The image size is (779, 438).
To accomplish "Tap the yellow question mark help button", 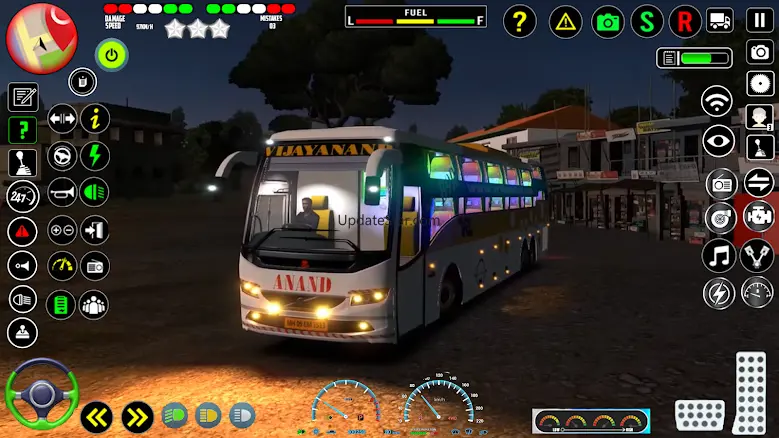I will (x=519, y=21).
